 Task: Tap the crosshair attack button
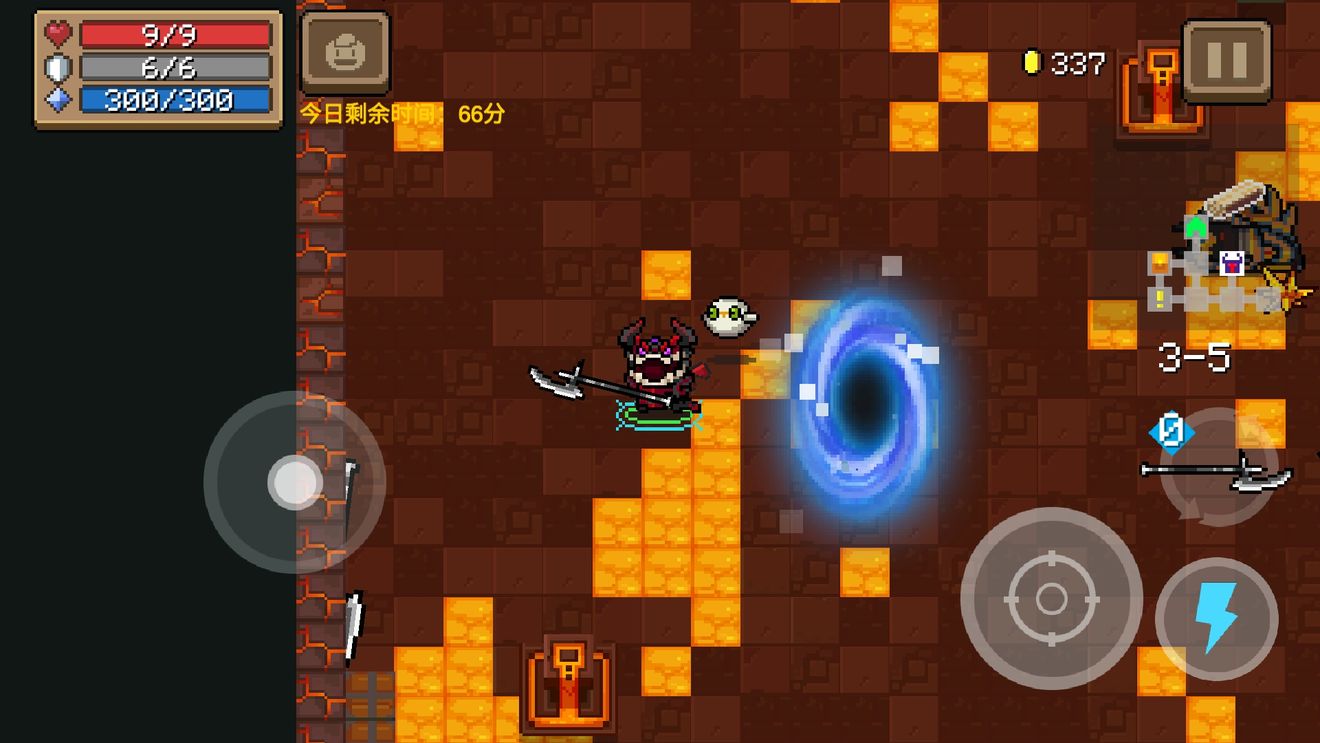[1051, 598]
